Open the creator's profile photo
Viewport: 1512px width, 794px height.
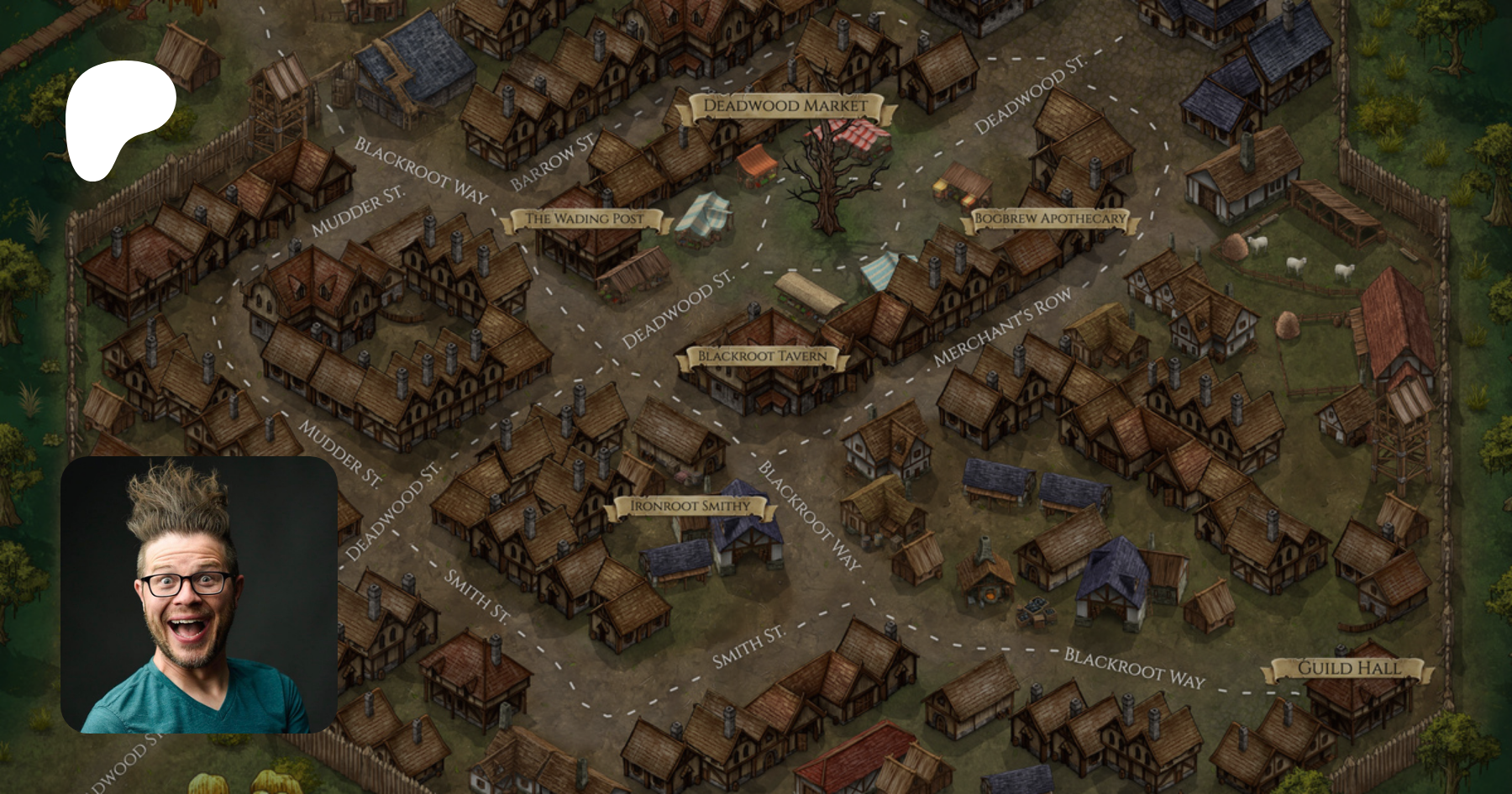point(199,595)
